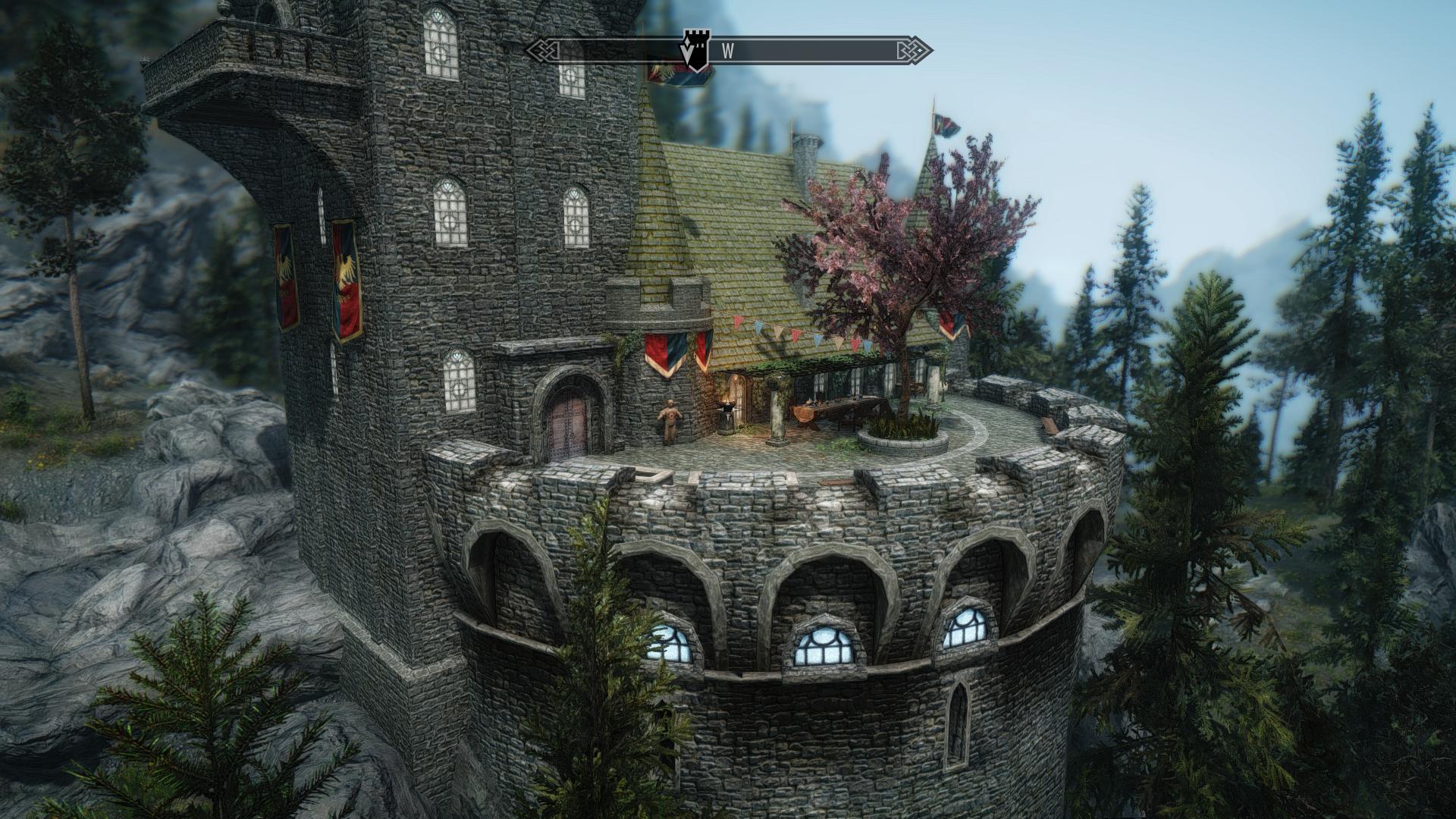This screenshot has width=1456, height=819.
Task: Click the castle location marker on the compass
Action: pyautogui.click(x=694, y=50)
